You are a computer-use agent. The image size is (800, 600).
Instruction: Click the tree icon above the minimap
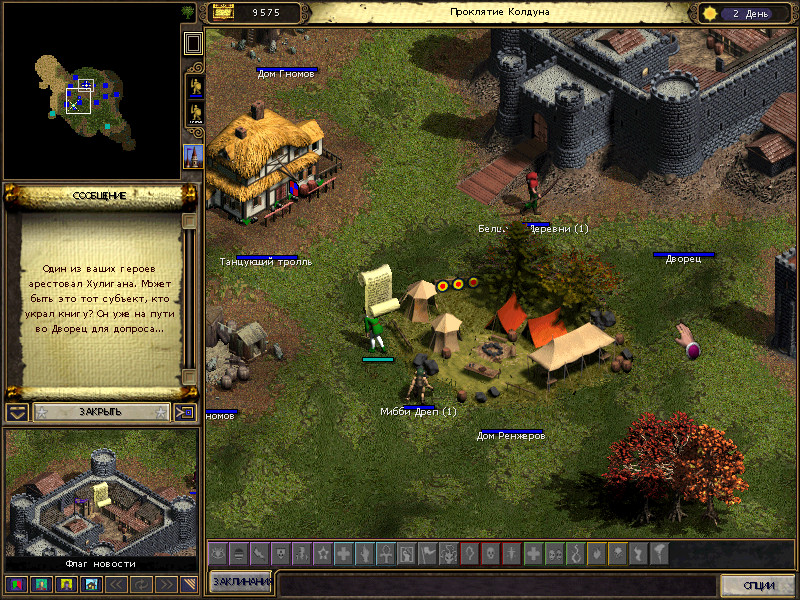click(188, 12)
